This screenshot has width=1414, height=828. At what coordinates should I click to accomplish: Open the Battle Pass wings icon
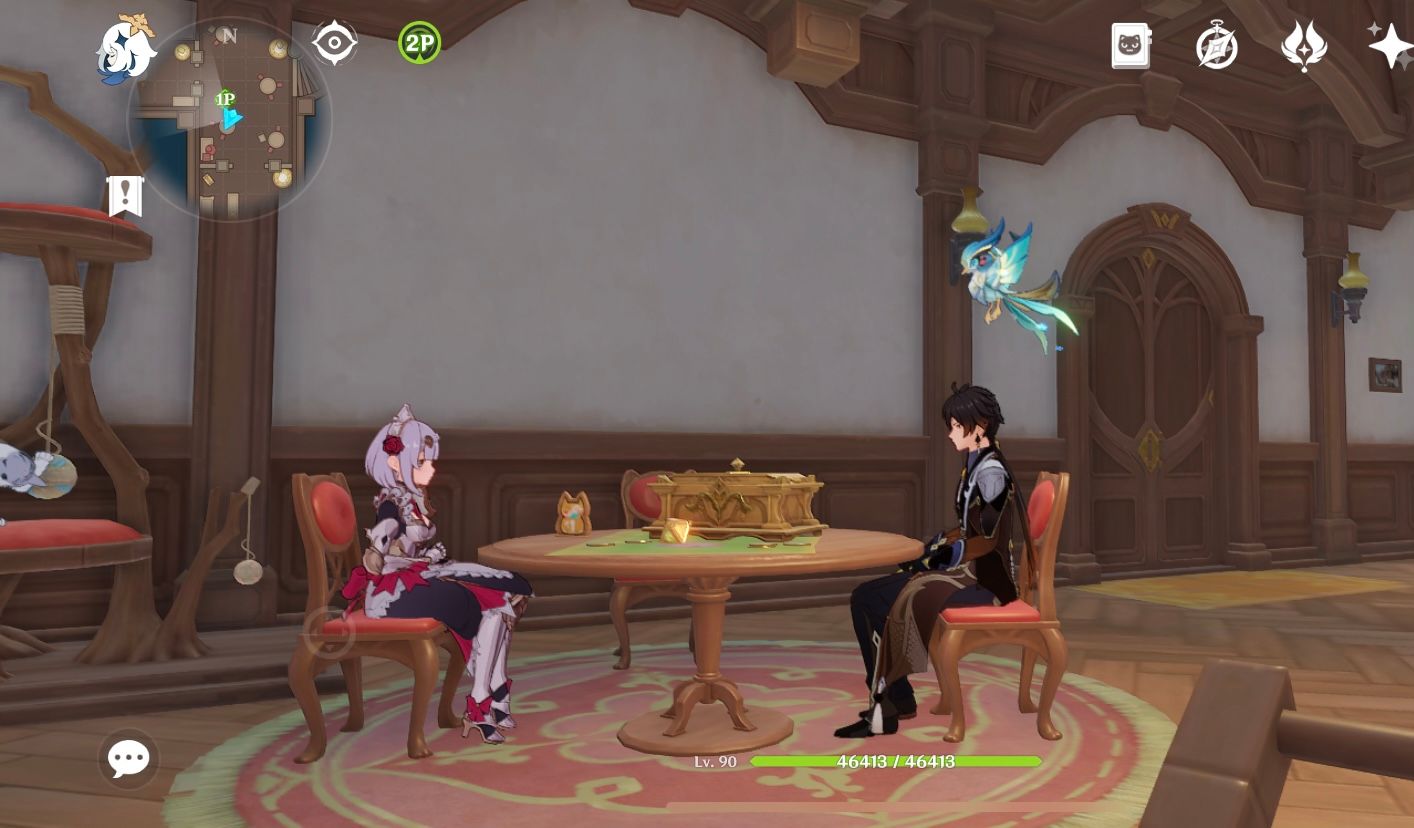1302,45
